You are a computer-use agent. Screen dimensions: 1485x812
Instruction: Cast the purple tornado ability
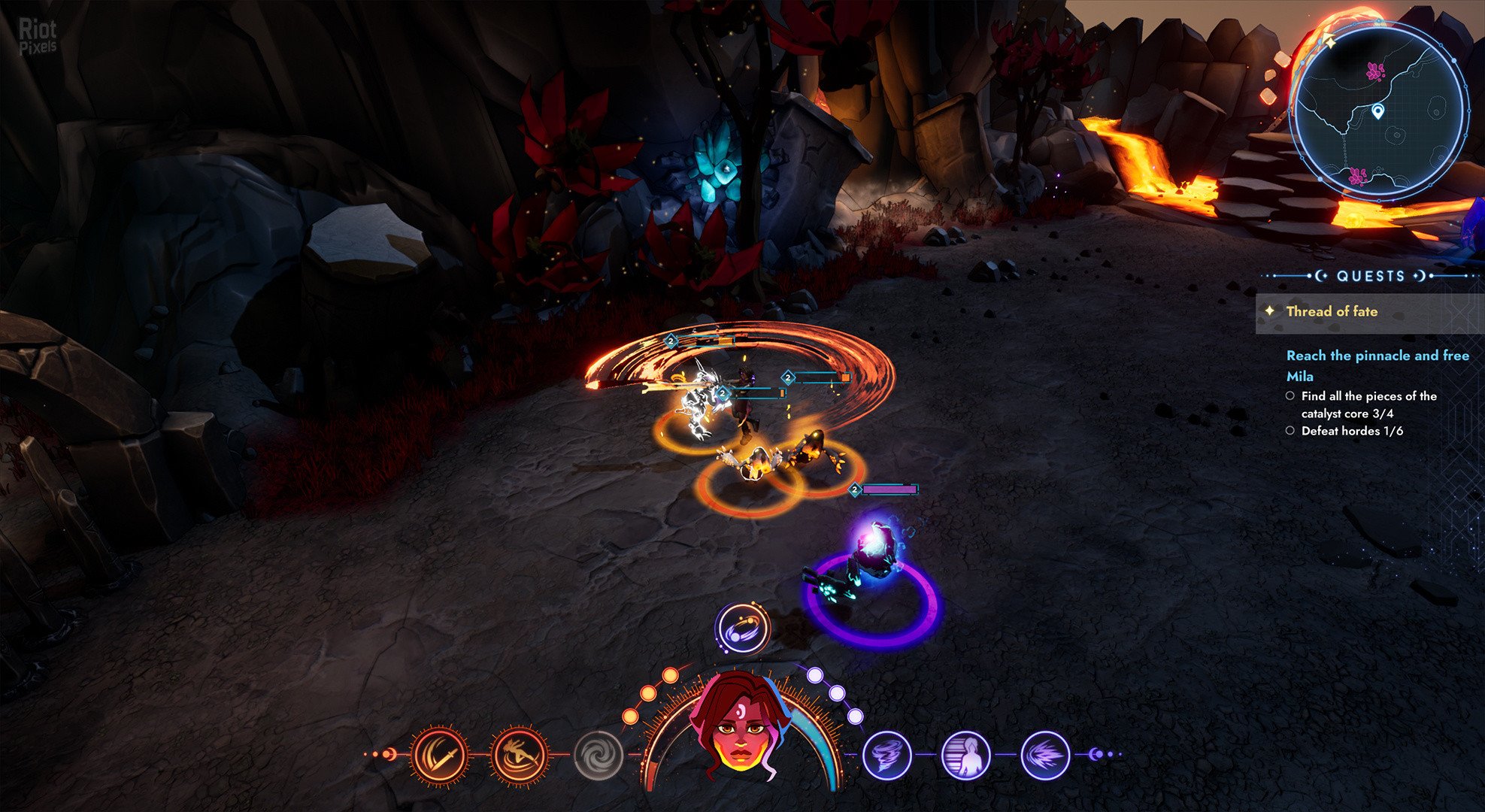(887, 755)
